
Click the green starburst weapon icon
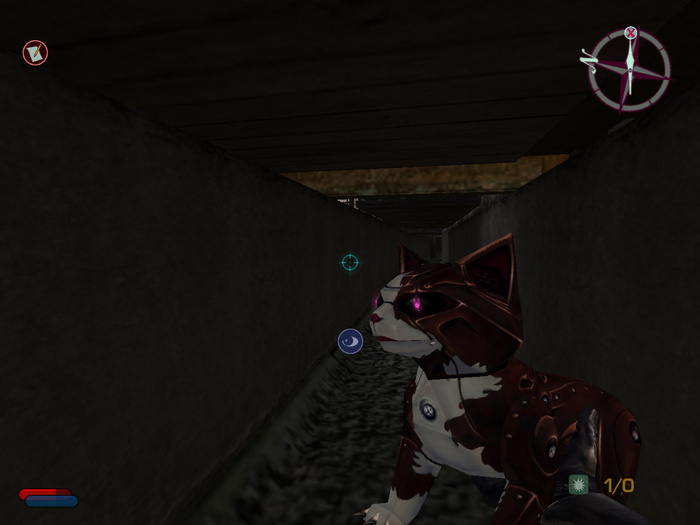pos(579,485)
